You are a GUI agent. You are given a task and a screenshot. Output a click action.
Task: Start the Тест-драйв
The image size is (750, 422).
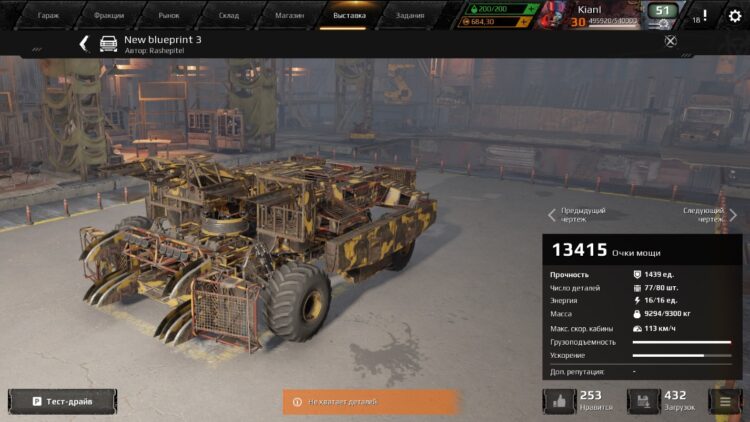[62, 401]
